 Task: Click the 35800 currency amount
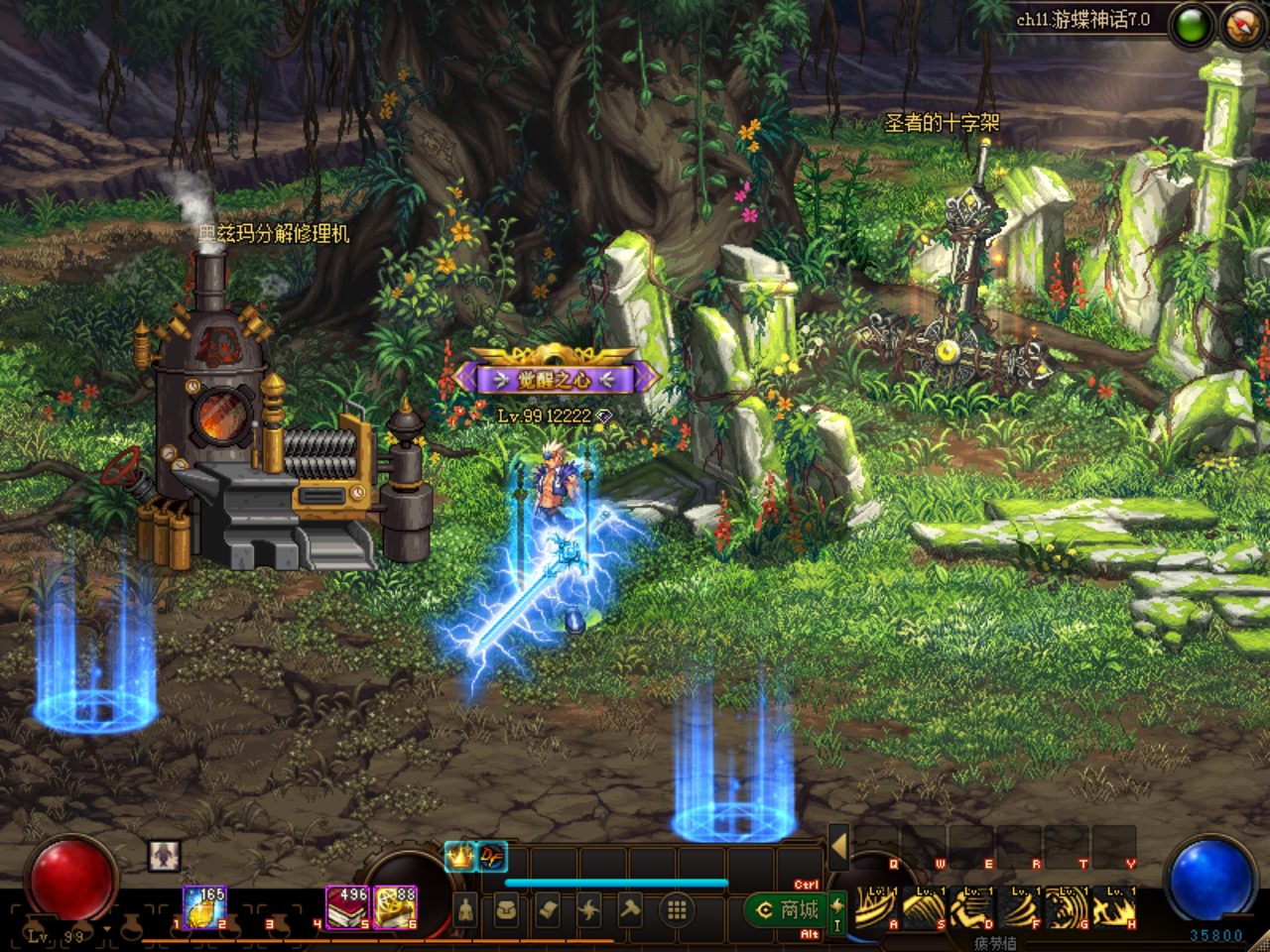click(1217, 934)
